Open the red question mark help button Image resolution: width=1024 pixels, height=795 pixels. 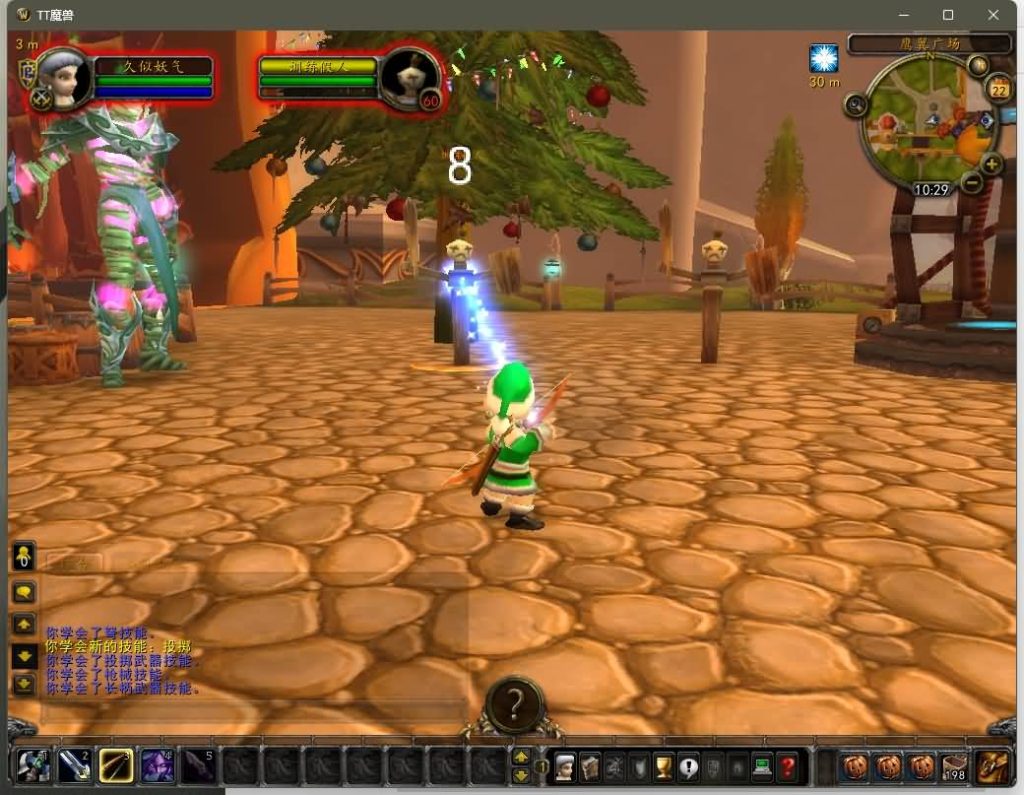(787, 767)
